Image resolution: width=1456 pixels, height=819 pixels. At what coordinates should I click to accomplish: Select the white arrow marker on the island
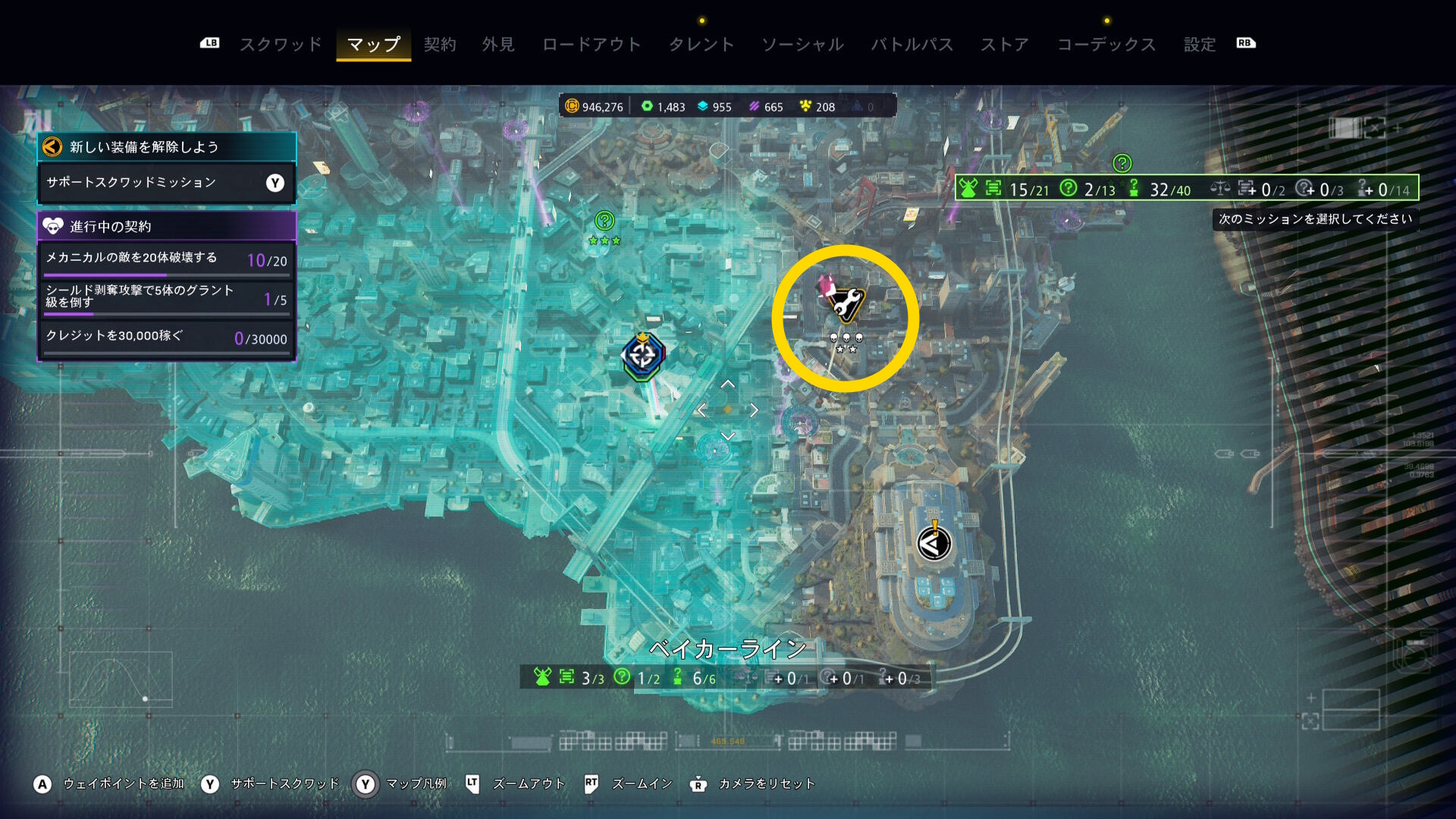(x=934, y=543)
